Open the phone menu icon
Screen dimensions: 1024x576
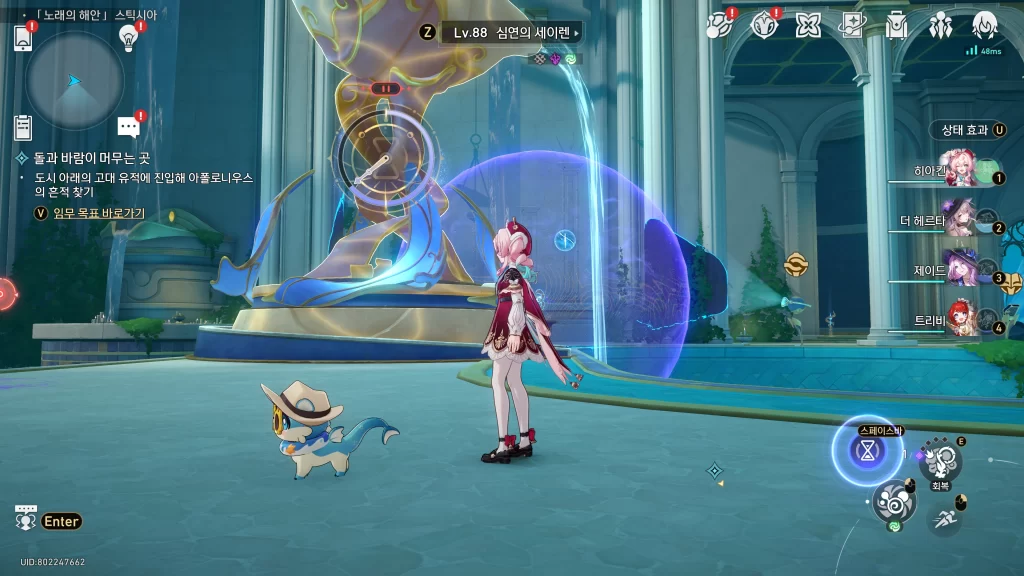point(24,38)
